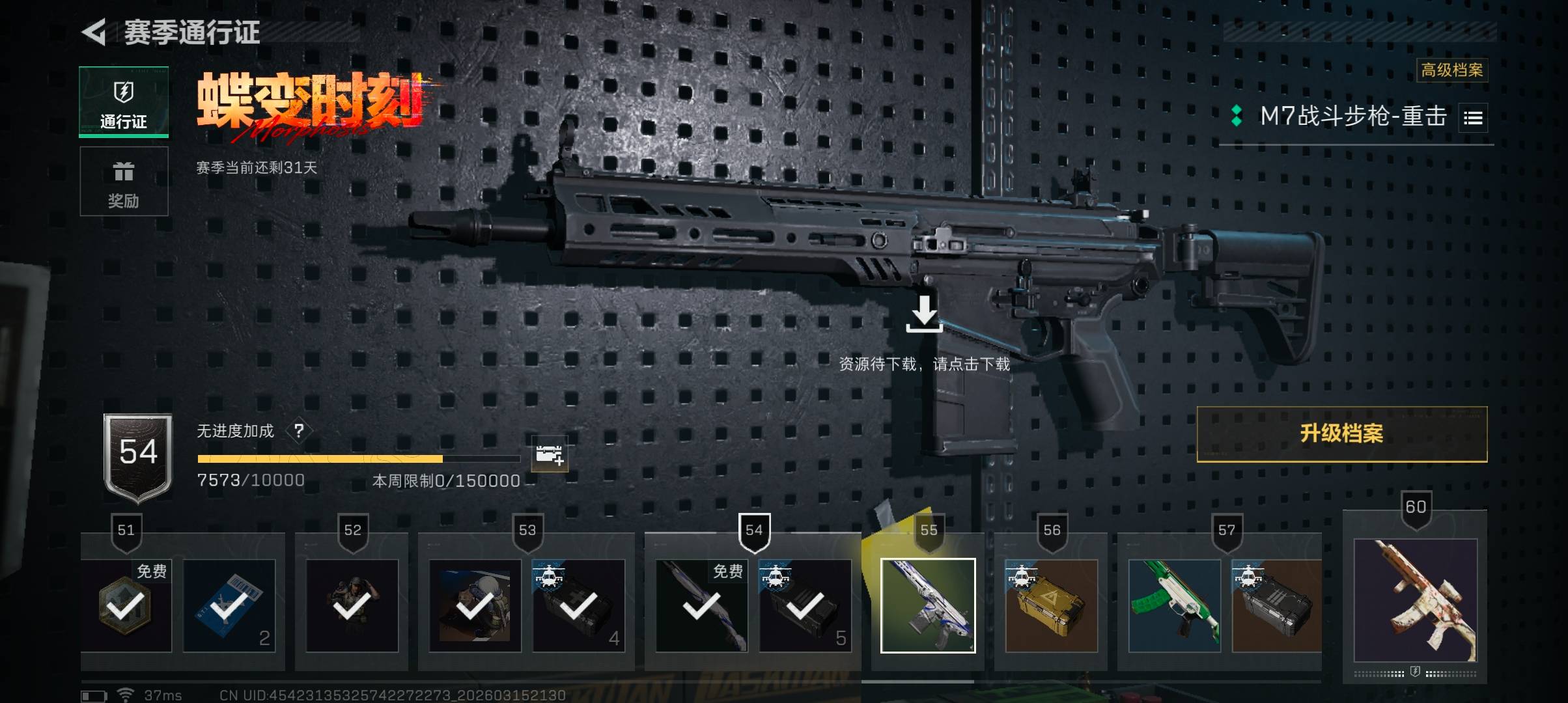View the level 60 camo weapon reward
The image size is (1568, 703).
click(x=1415, y=600)
